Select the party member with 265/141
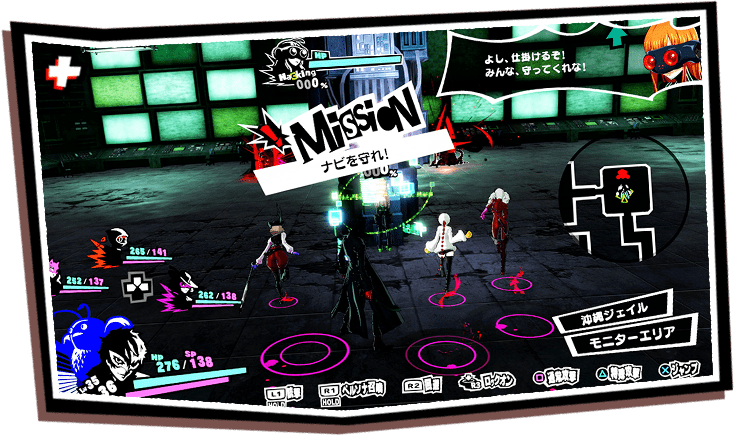This screenshot has width=734, height=436. click(114, 241)
